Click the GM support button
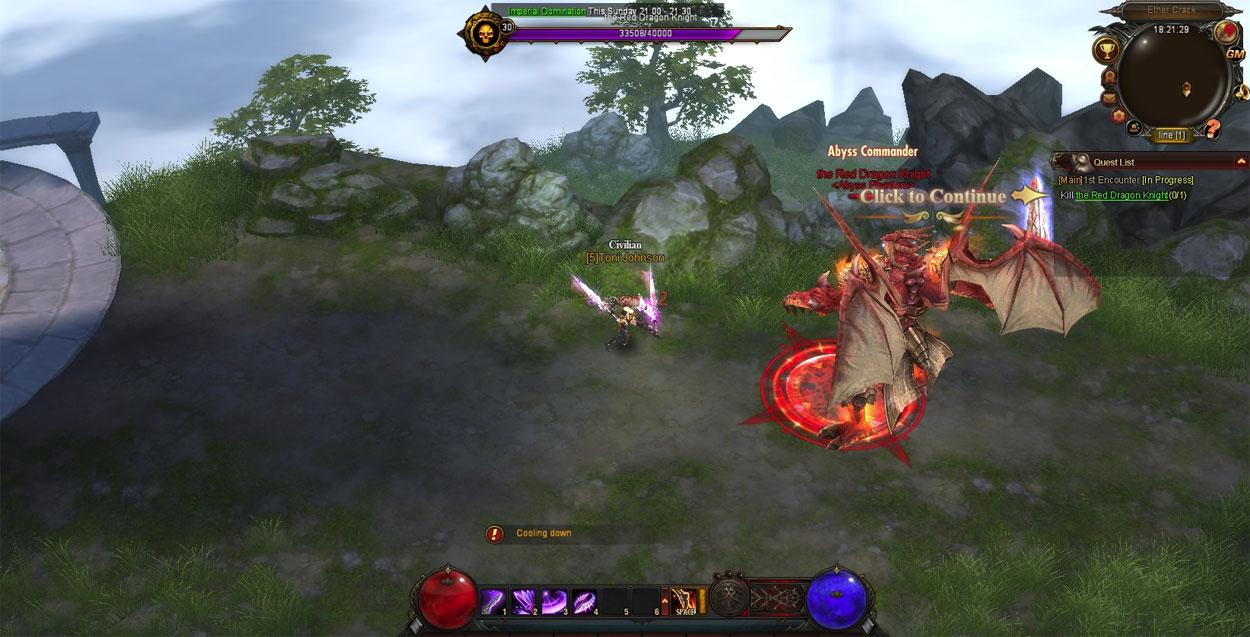Viewport: 1250px width, 637px height. pos(1234,53)
